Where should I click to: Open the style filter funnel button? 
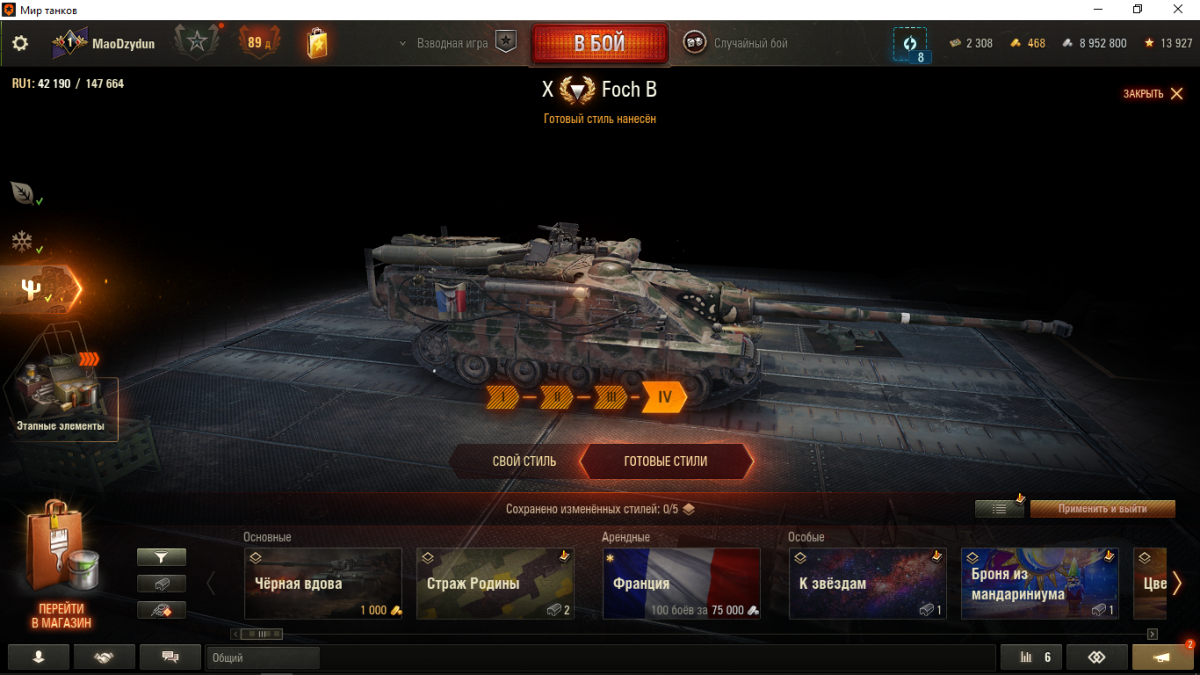(161, 557)
